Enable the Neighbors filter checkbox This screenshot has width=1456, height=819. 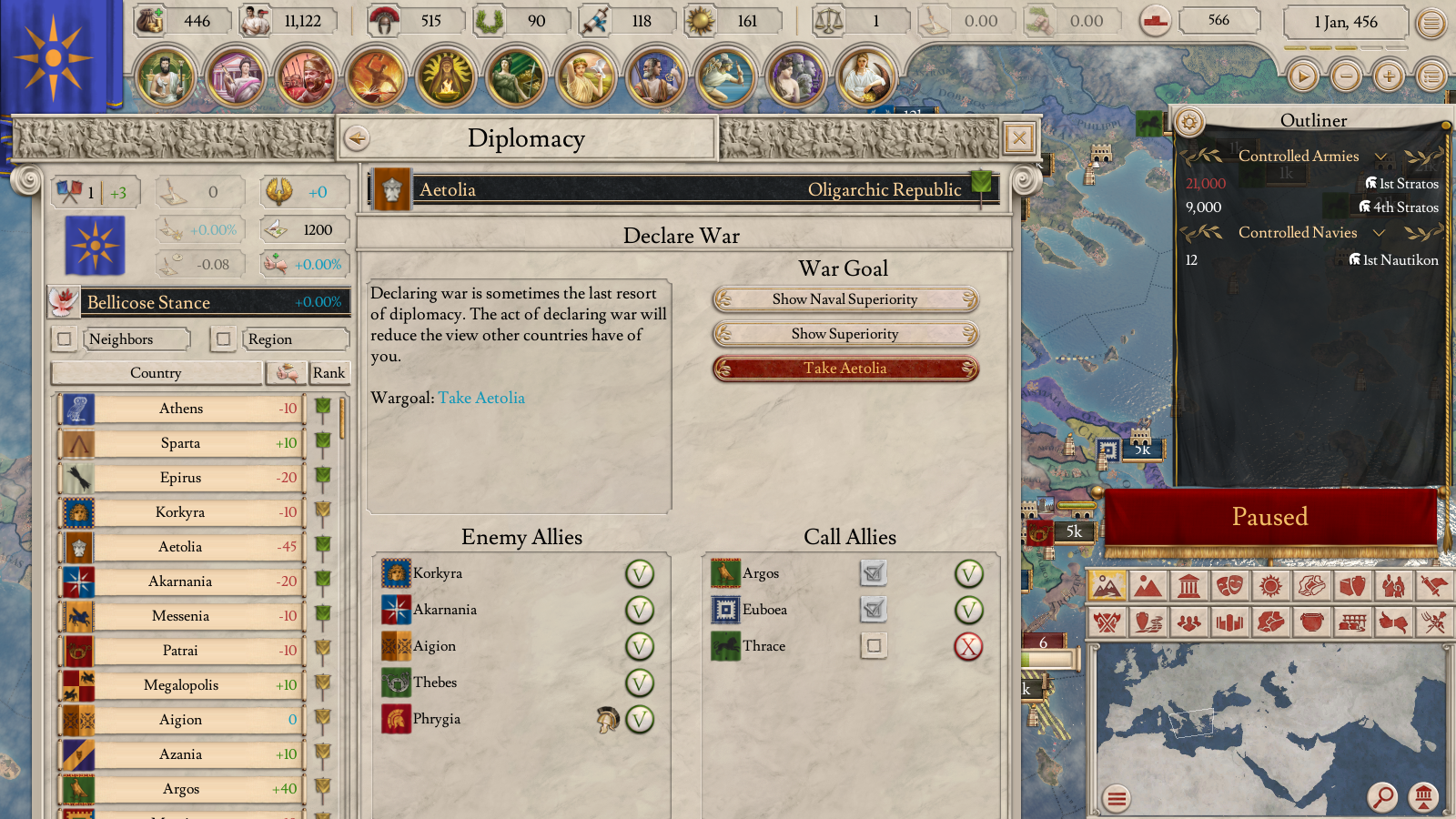[64, 339]
